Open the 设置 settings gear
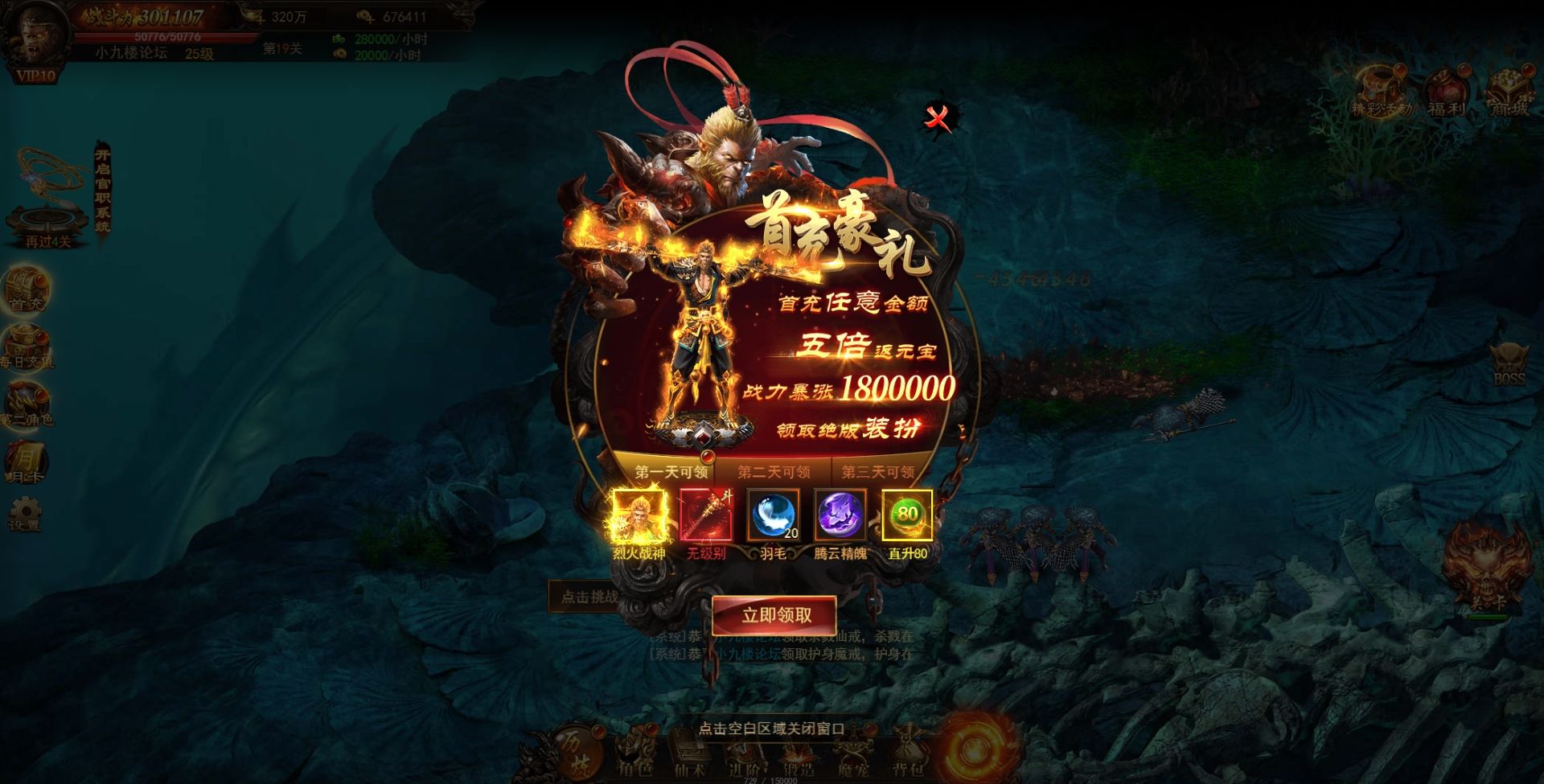1544x784 pixels. pyautogui.click(x=25, y=513)
